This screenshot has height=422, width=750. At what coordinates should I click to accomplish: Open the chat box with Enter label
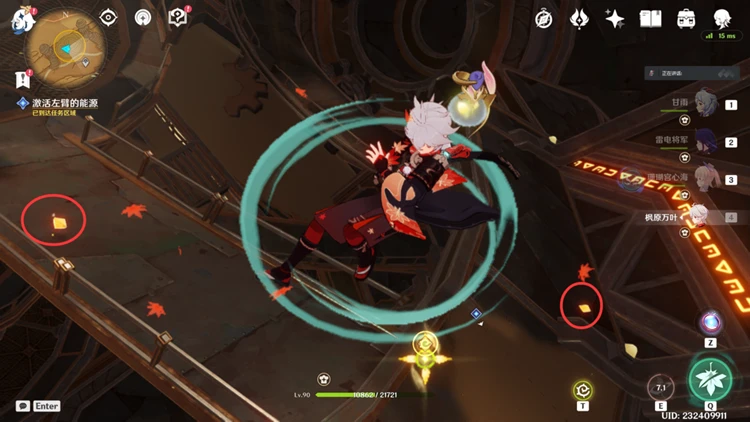coord(38,406)
